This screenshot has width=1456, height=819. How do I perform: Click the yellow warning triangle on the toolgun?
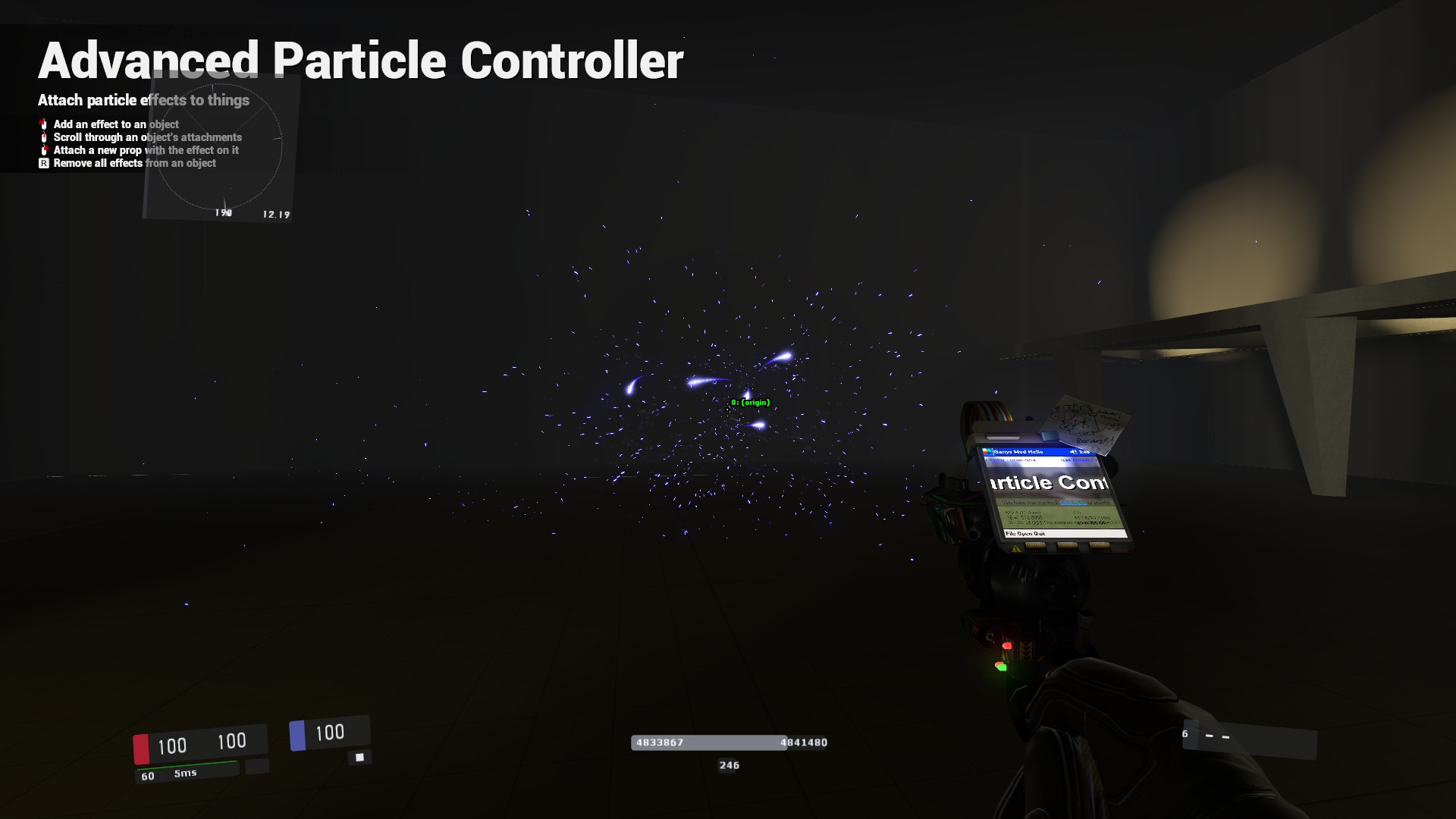[x=1015, y=548]
